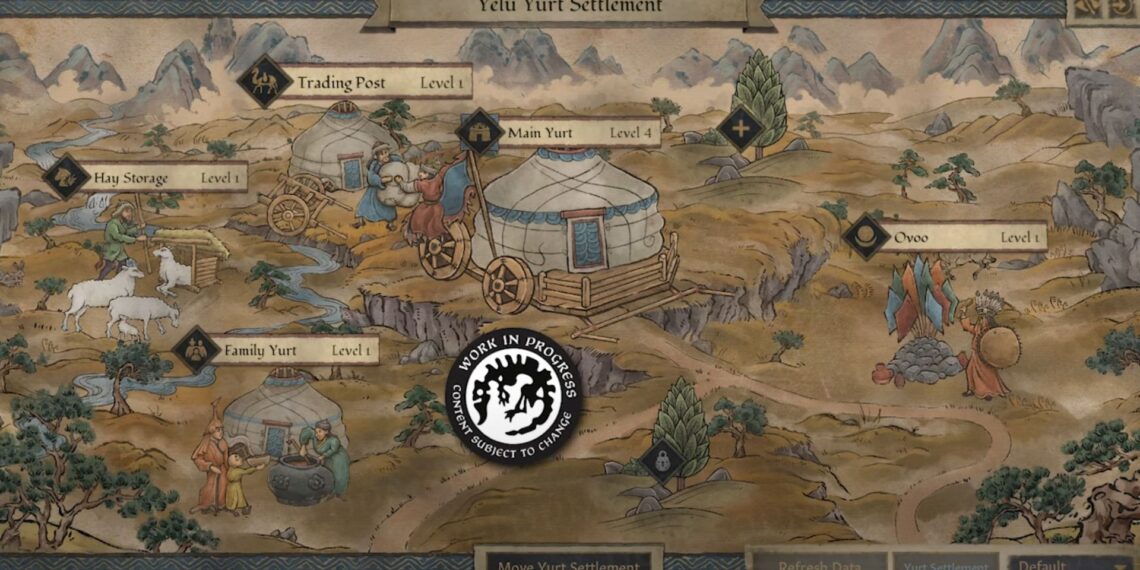Viewport: 1140px width, 570px height.
Task: Click the Main Yurt diamond icon
Action: tap(480, 132)
